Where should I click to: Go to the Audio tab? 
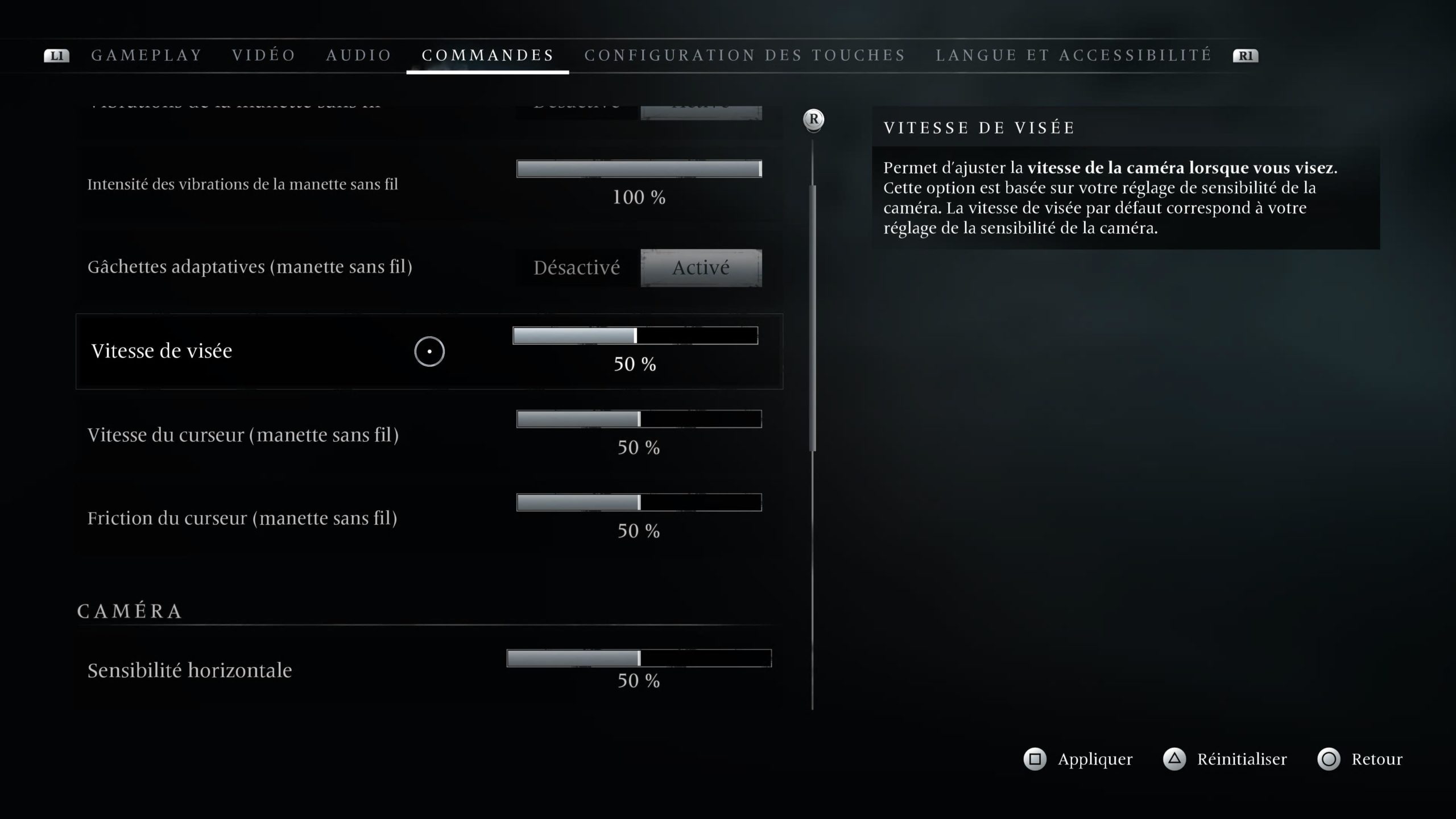click(359, 55)
